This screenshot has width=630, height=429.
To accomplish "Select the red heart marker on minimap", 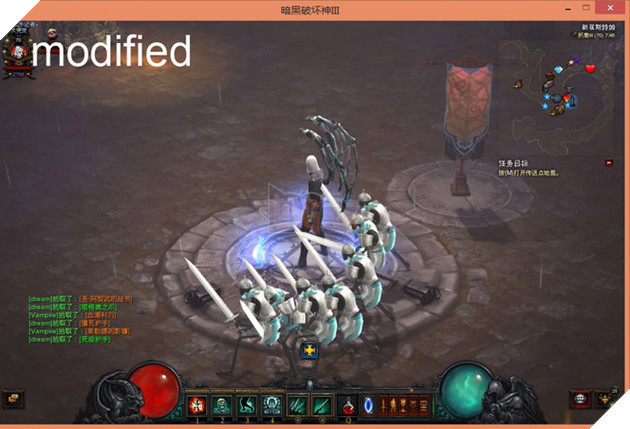I will coord(590,68).
